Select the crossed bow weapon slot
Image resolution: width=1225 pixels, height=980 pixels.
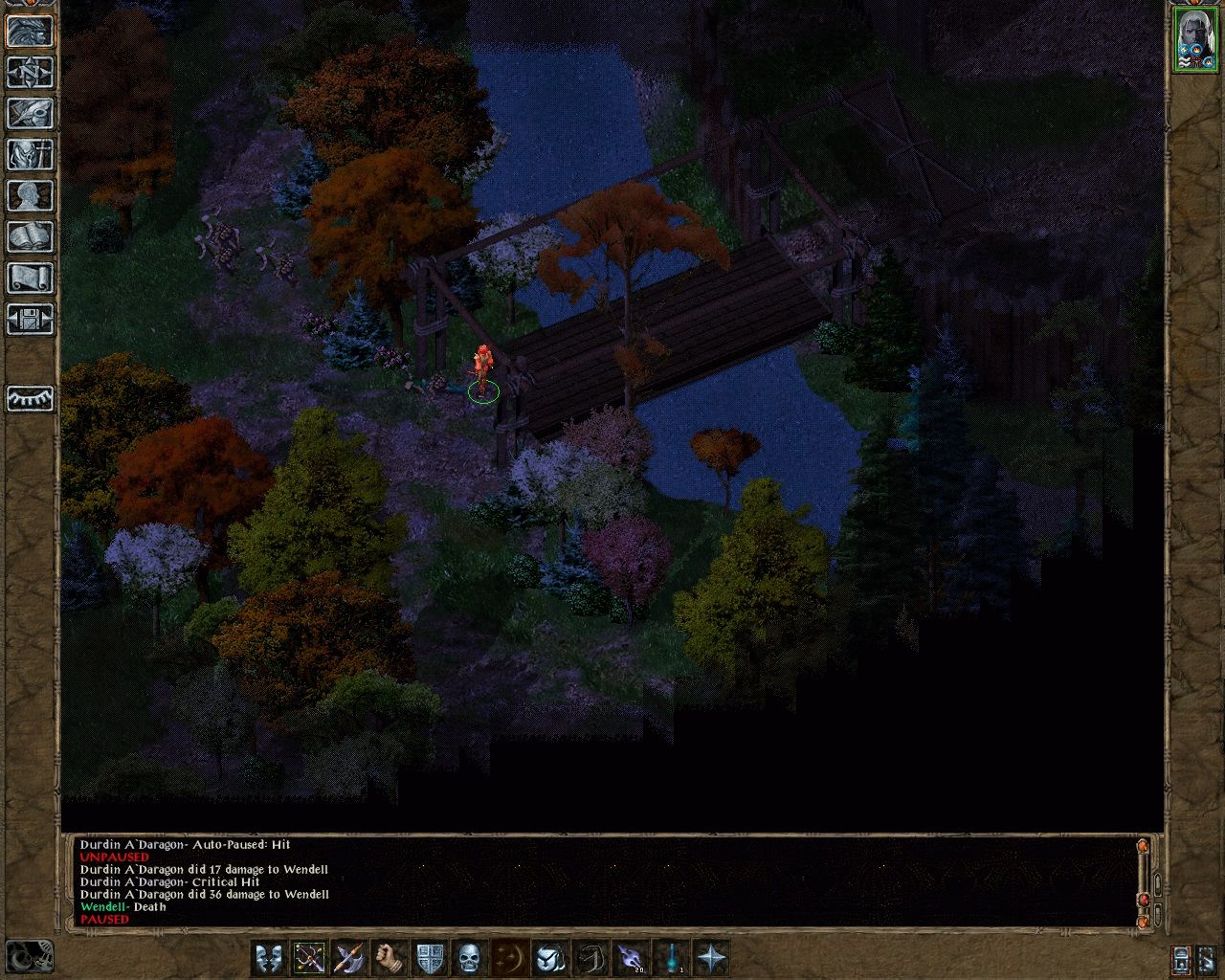click(310, 957)
